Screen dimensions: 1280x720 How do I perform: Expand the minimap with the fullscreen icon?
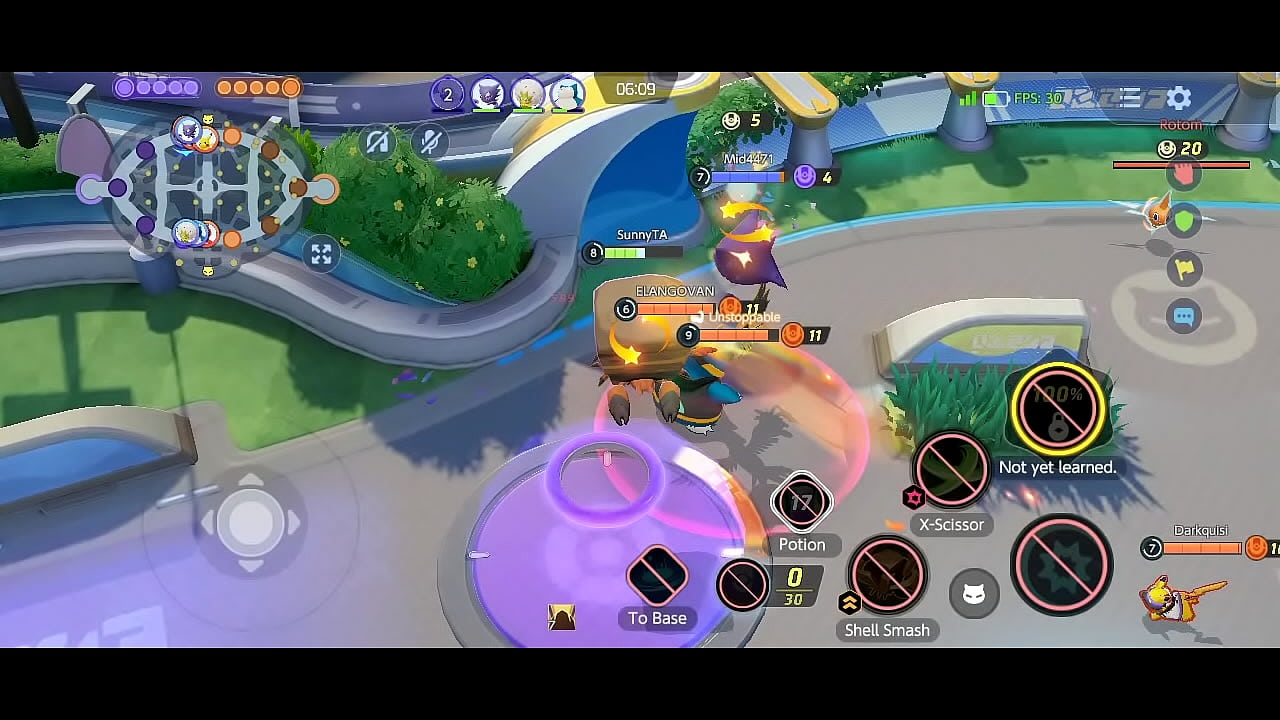point(321,254)
